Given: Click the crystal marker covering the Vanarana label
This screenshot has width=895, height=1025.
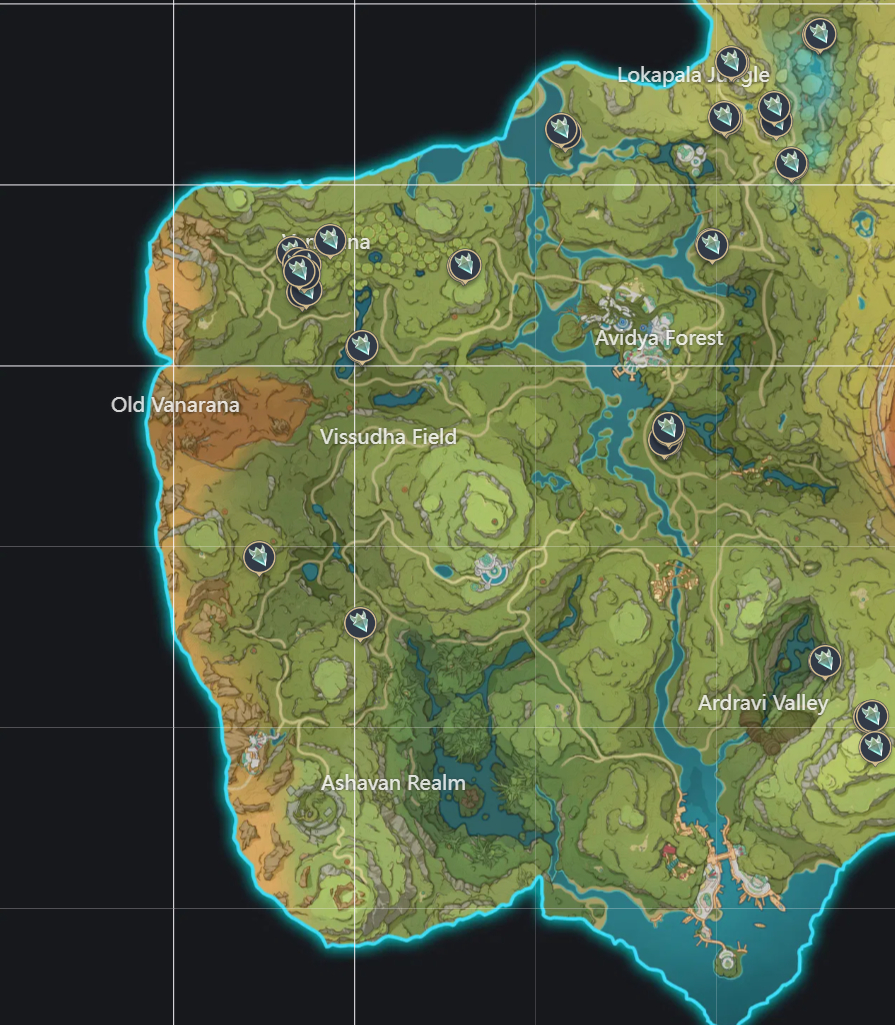Looking at the screenshot, I should coord(330,240).
